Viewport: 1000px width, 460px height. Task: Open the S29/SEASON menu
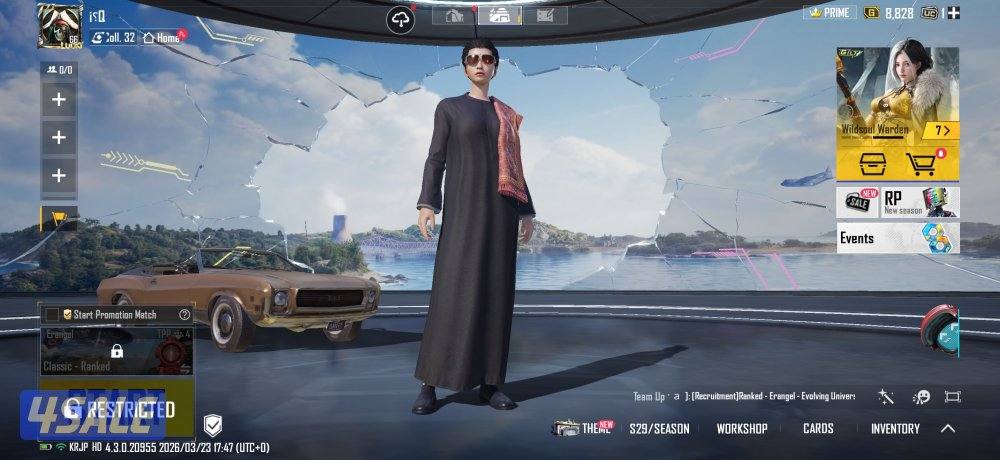[x=659, y=428]
